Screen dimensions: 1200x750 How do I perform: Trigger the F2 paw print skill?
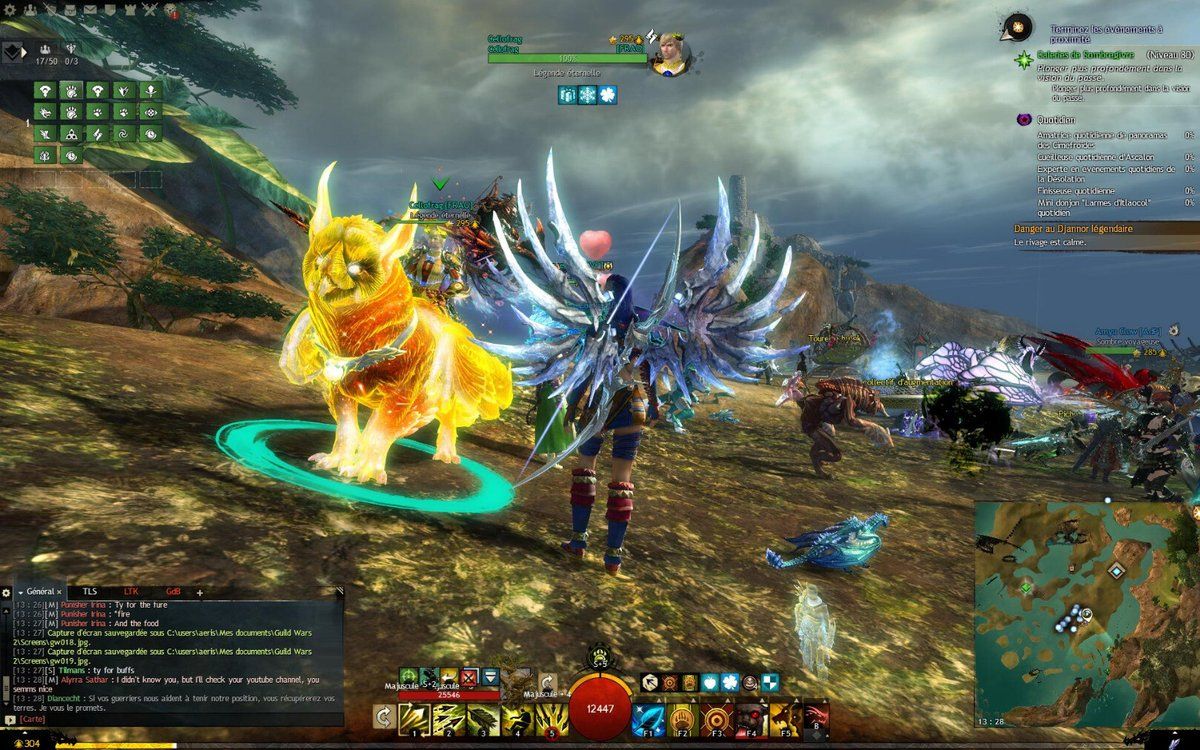(x=682, y=718)
